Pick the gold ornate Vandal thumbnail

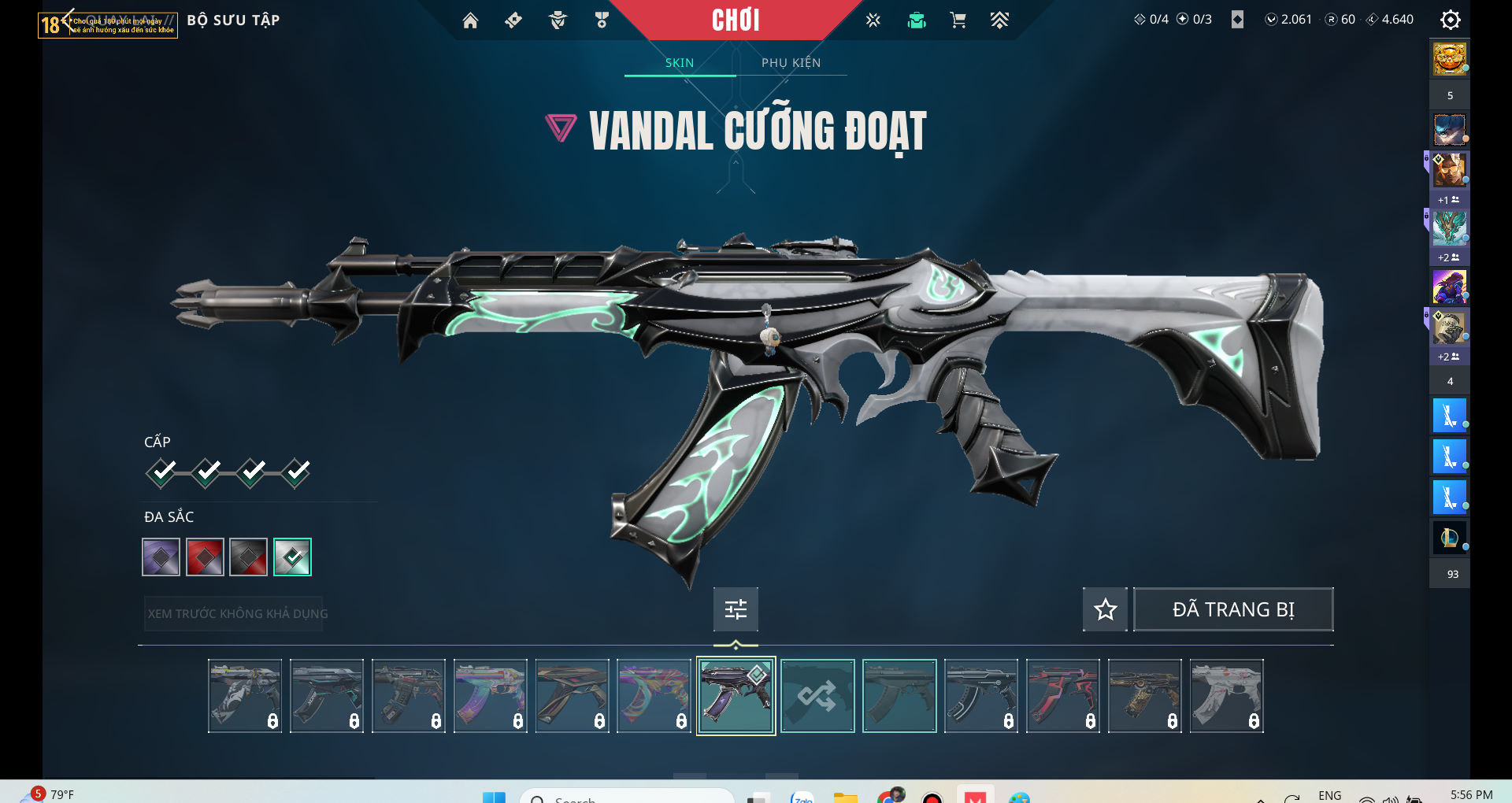click(x=1145, y=696)
